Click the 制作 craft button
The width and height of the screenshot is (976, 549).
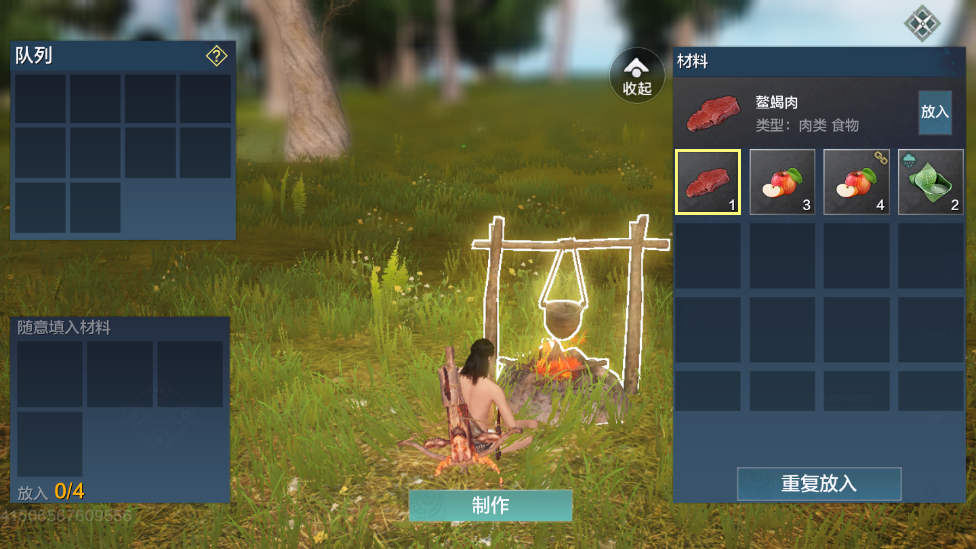(490, 505)
